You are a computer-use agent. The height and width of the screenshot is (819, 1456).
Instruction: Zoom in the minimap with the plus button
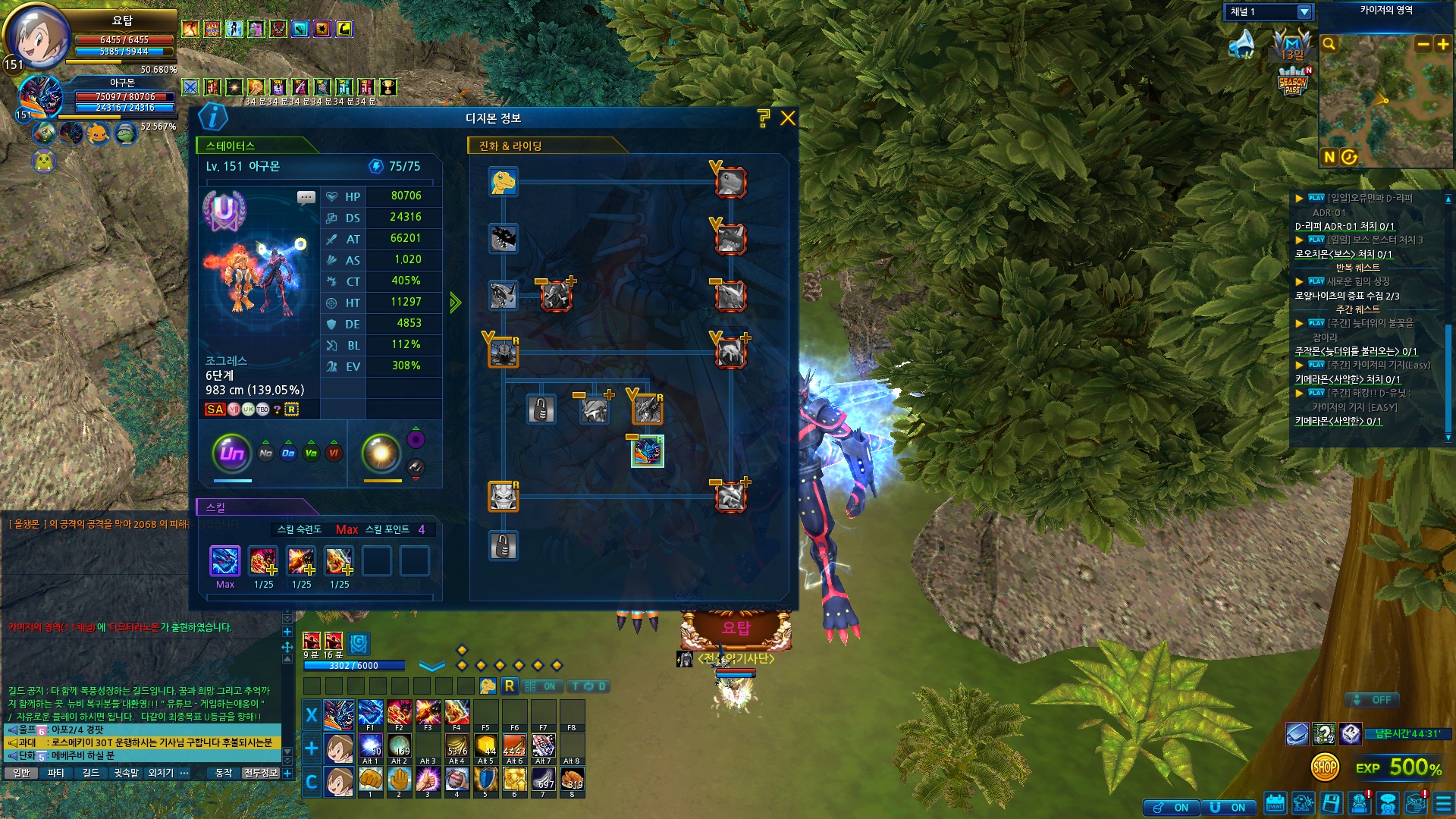(x=1442, y=45)
